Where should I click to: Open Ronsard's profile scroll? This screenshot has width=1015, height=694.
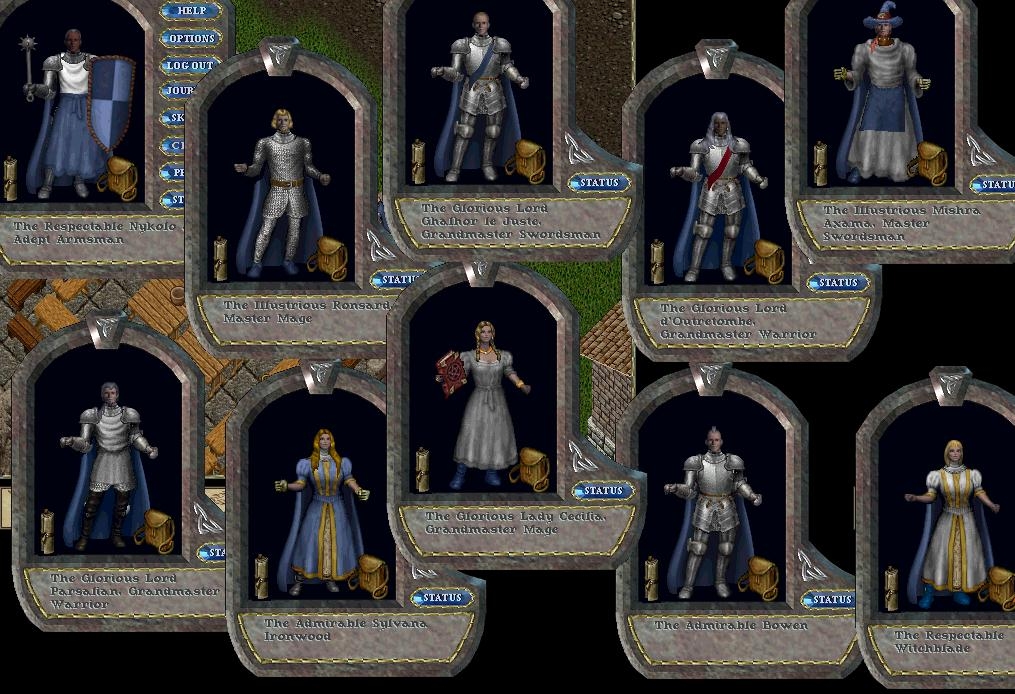pos(221,258)
